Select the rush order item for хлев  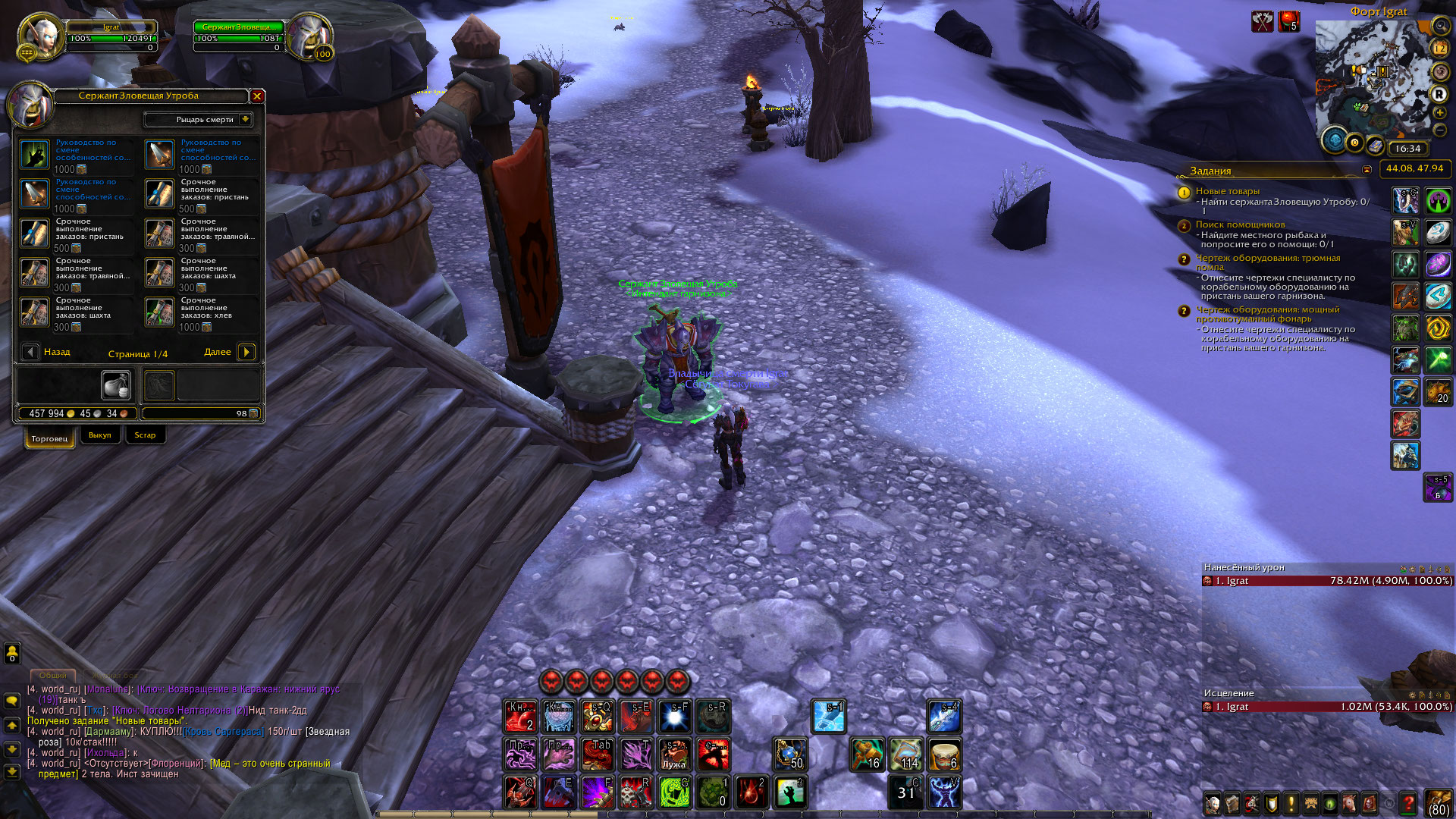[x=160, y=312]
